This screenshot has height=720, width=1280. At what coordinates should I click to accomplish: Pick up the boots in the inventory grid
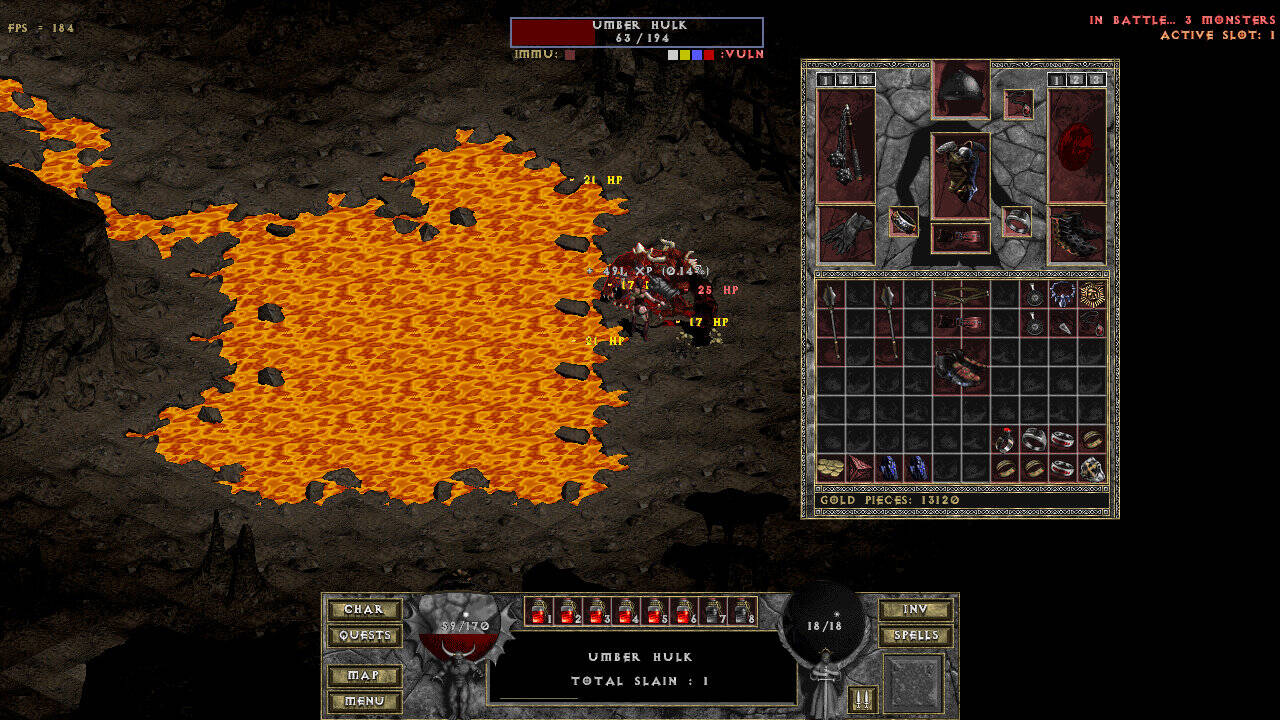click(961, 367)
